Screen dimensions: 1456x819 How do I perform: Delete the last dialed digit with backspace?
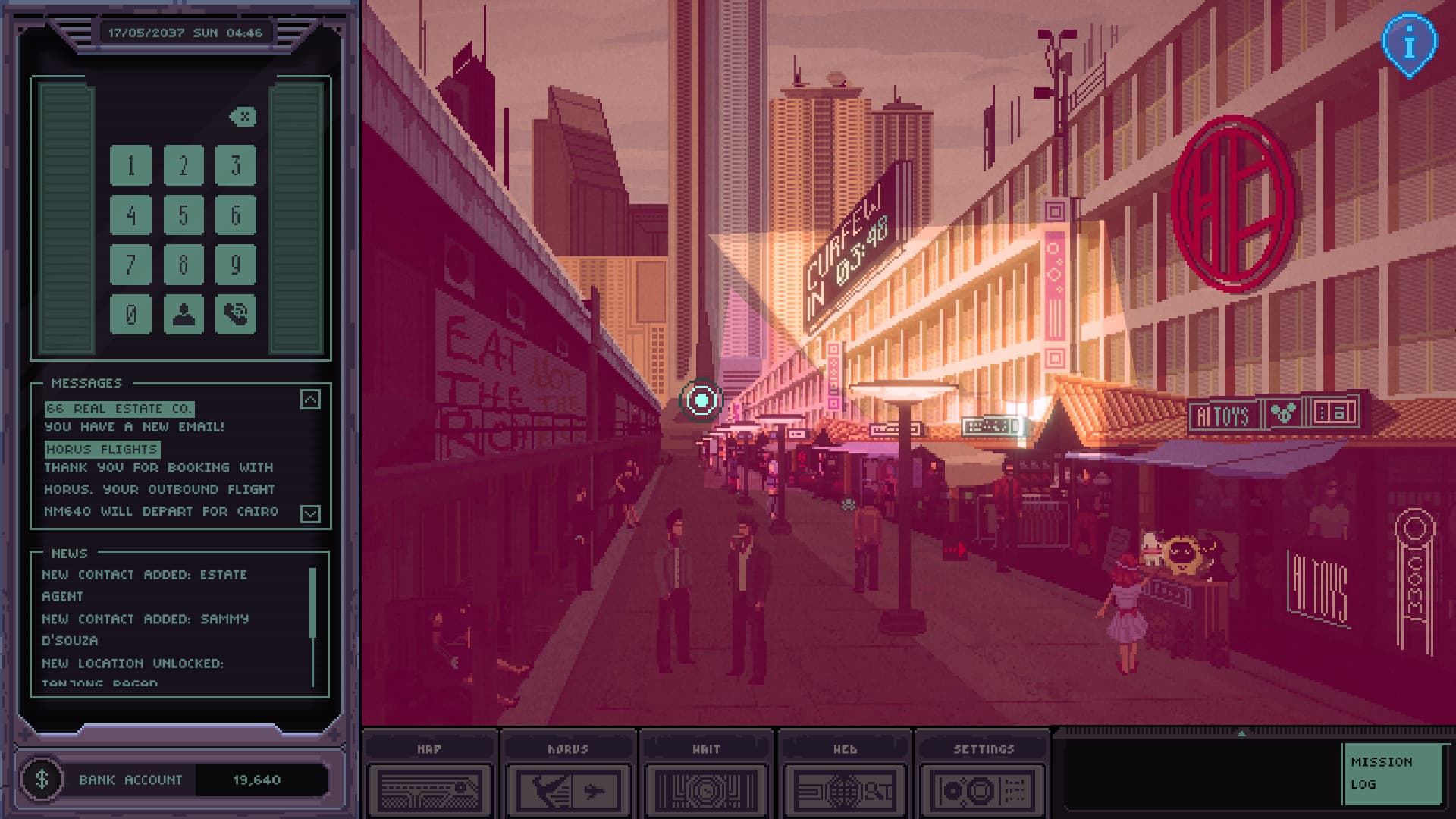coord(243,117)
